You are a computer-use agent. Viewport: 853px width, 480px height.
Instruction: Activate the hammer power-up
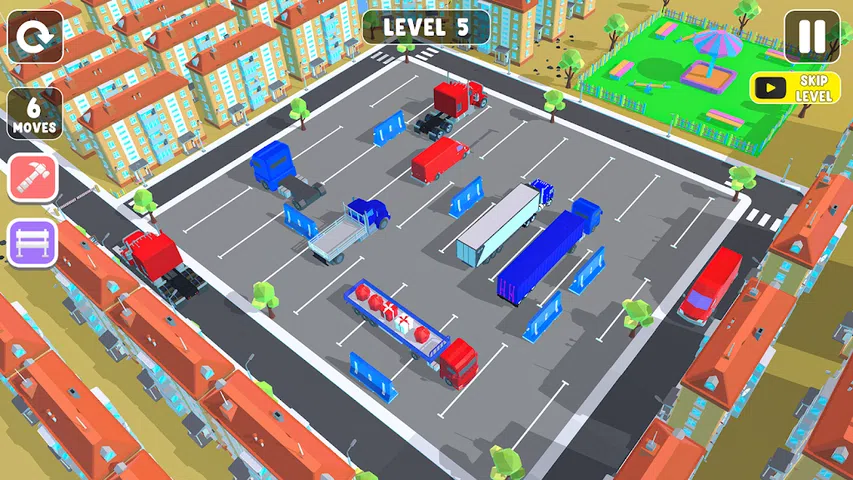pyautogui.click(x=35, y=178)
